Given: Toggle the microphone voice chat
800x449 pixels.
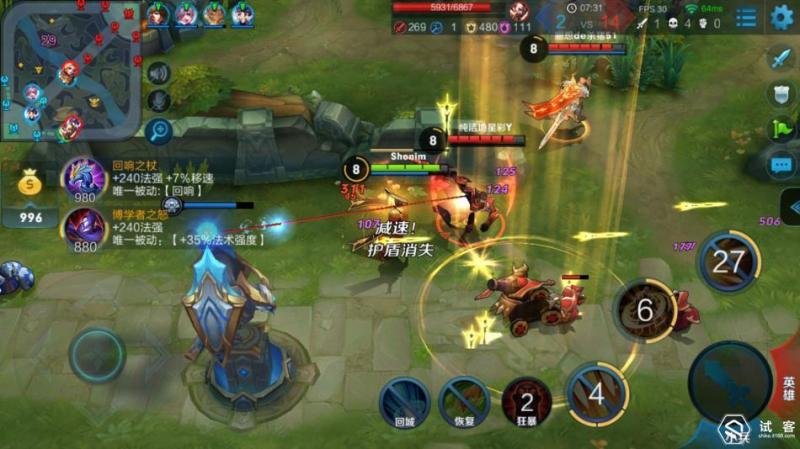Looking at the screenshot, I should (x=158, y=100).
